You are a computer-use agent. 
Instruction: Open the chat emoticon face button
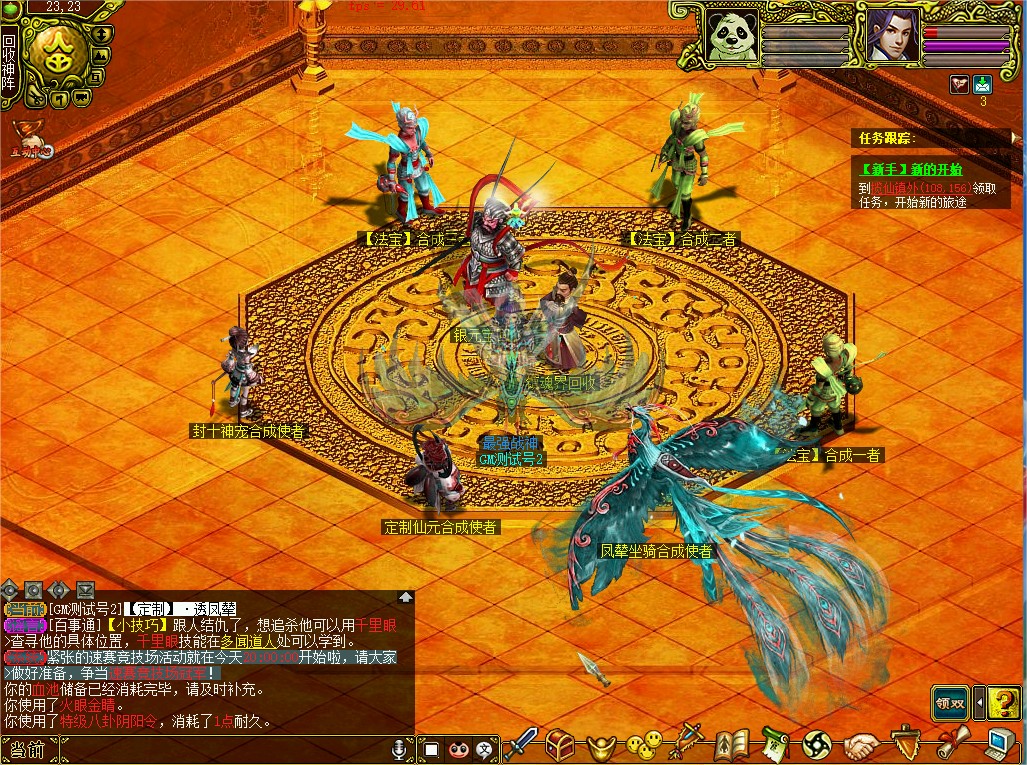tap(459, 748)
